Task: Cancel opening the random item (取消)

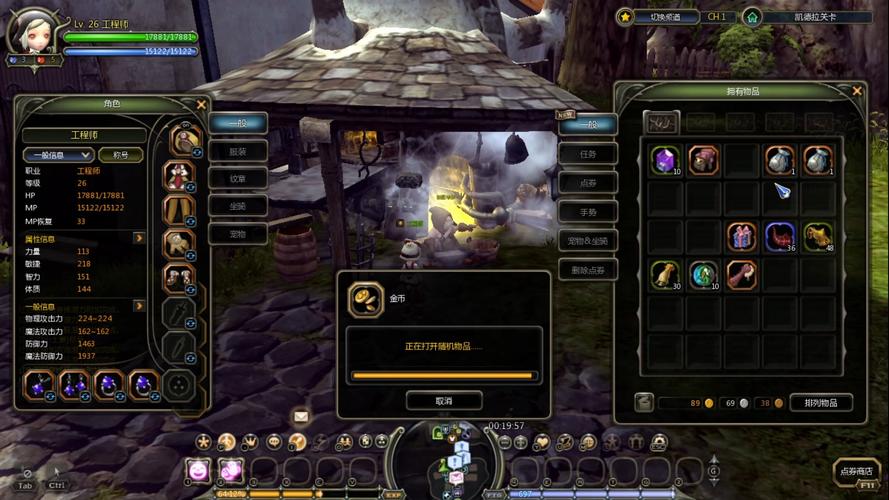Action: click(x=444, y=400)
